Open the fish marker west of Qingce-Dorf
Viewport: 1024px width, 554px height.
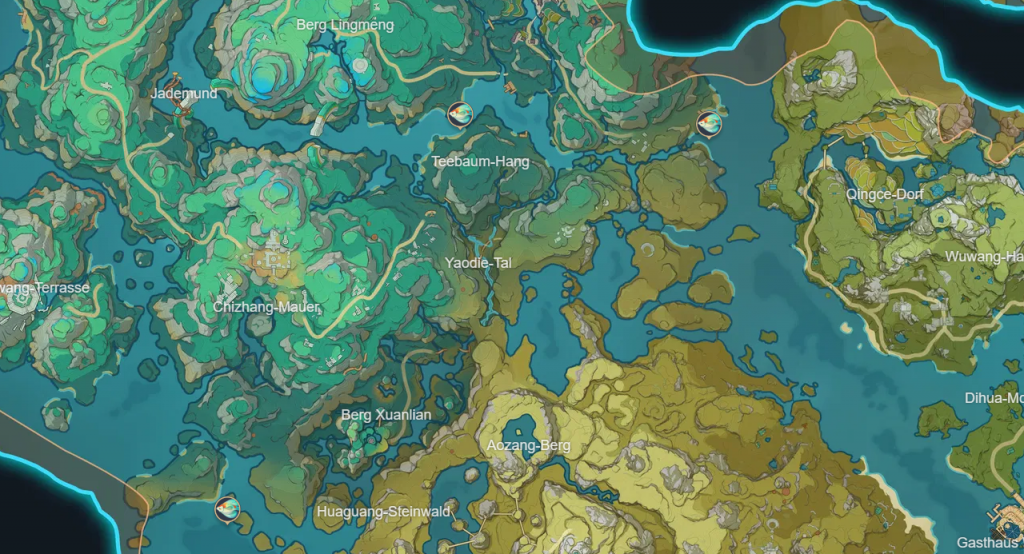709,124
